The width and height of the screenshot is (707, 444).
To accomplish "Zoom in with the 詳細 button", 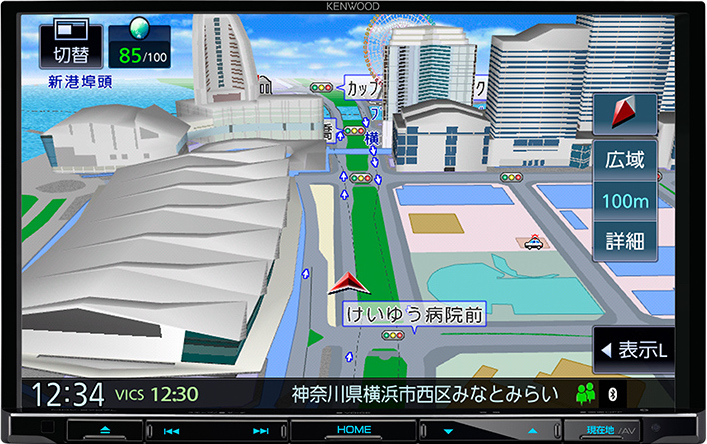I will pos(625,241).
